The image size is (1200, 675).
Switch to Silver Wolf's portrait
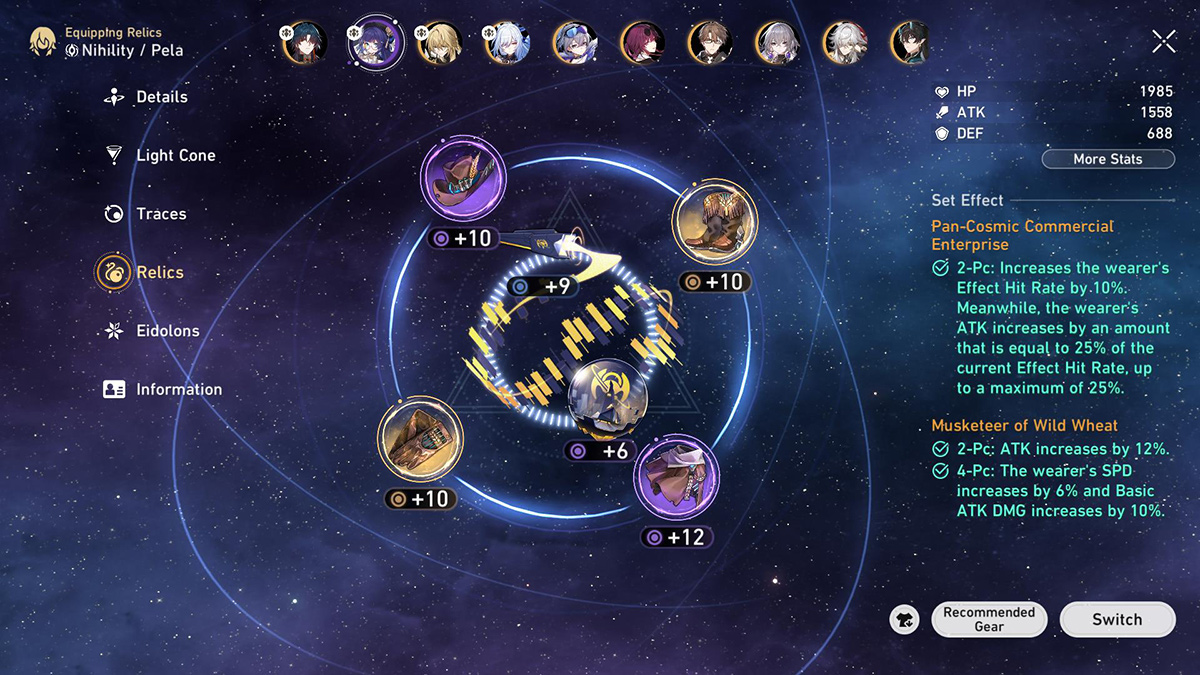[575, 43]
